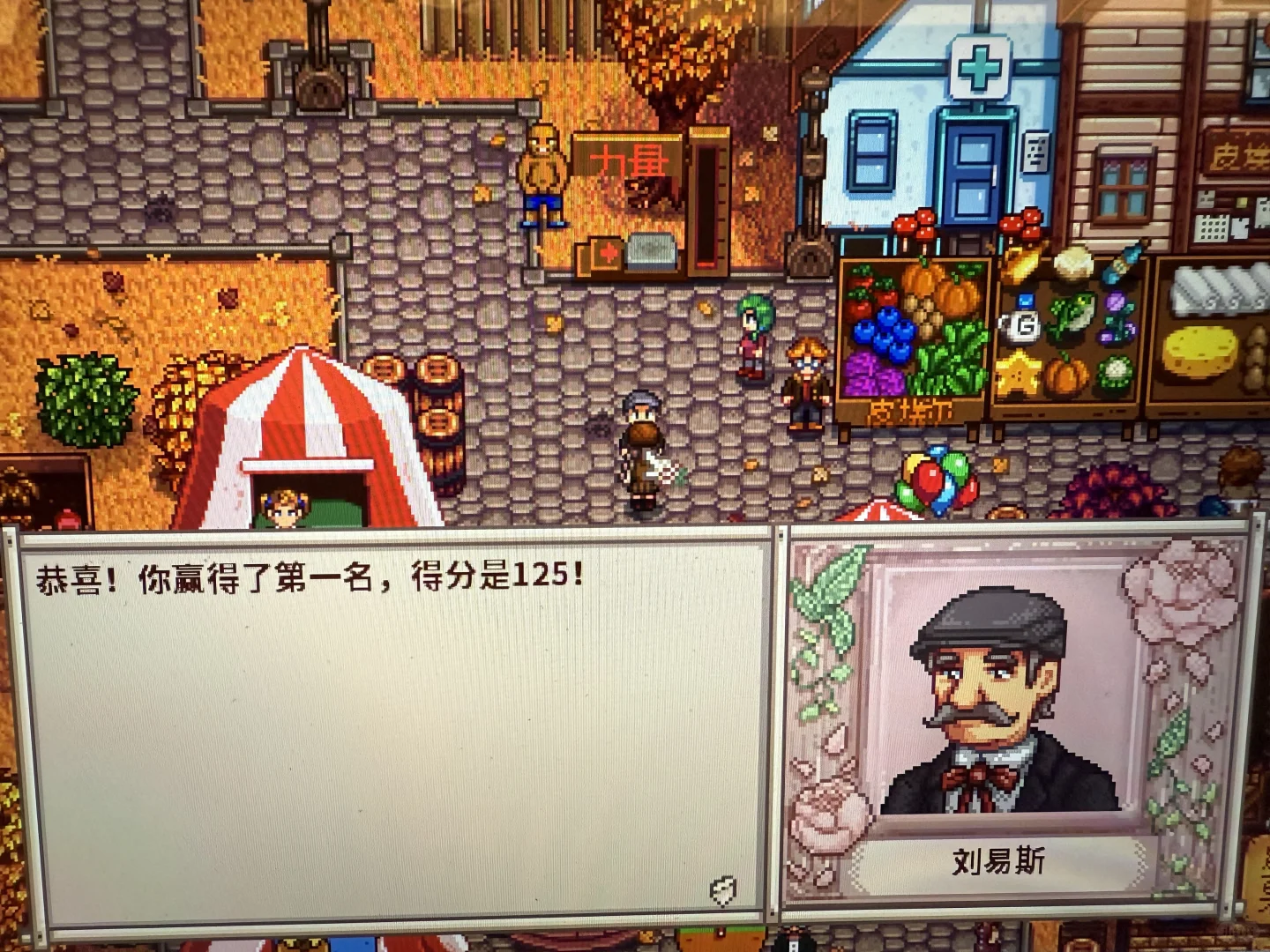
Task: Click the gold star token on Pierre's stall
Action: click(x=1019, y=376)
